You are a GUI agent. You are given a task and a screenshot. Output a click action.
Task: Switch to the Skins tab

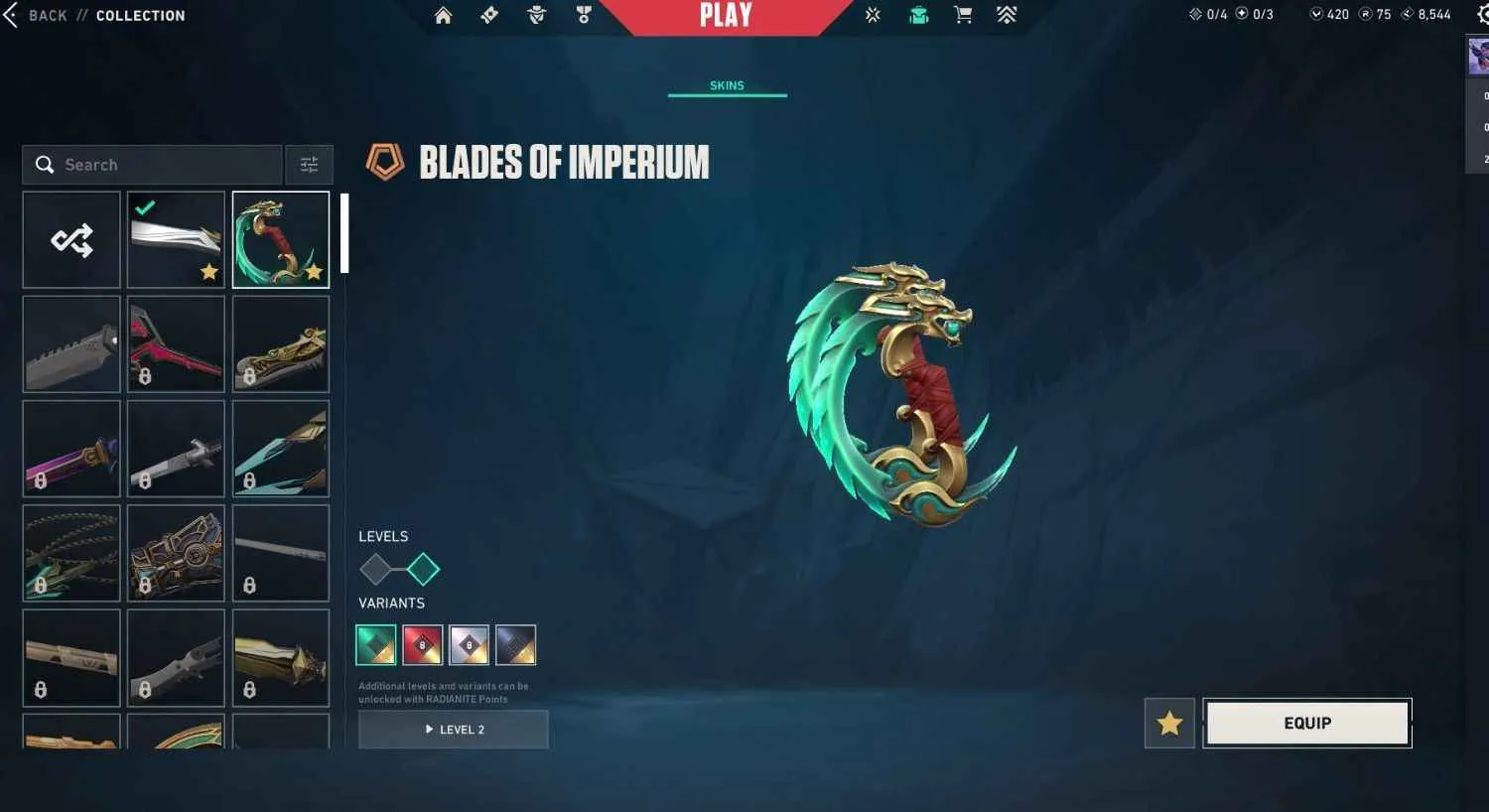coord(727,85)
